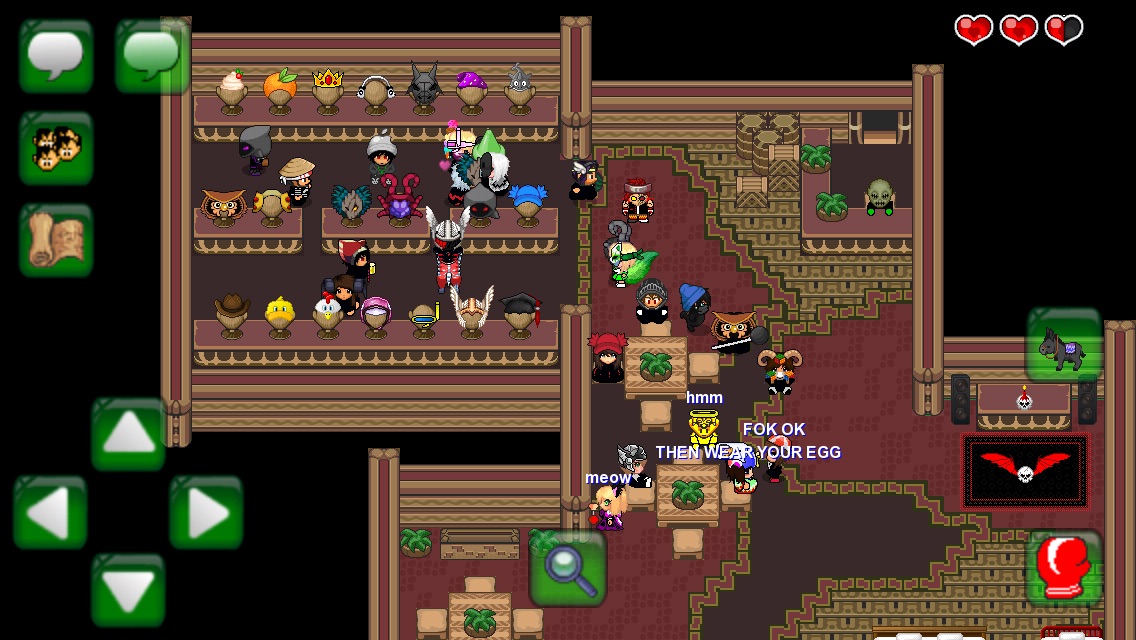Open the player profile faces icon

pos(56,149)
